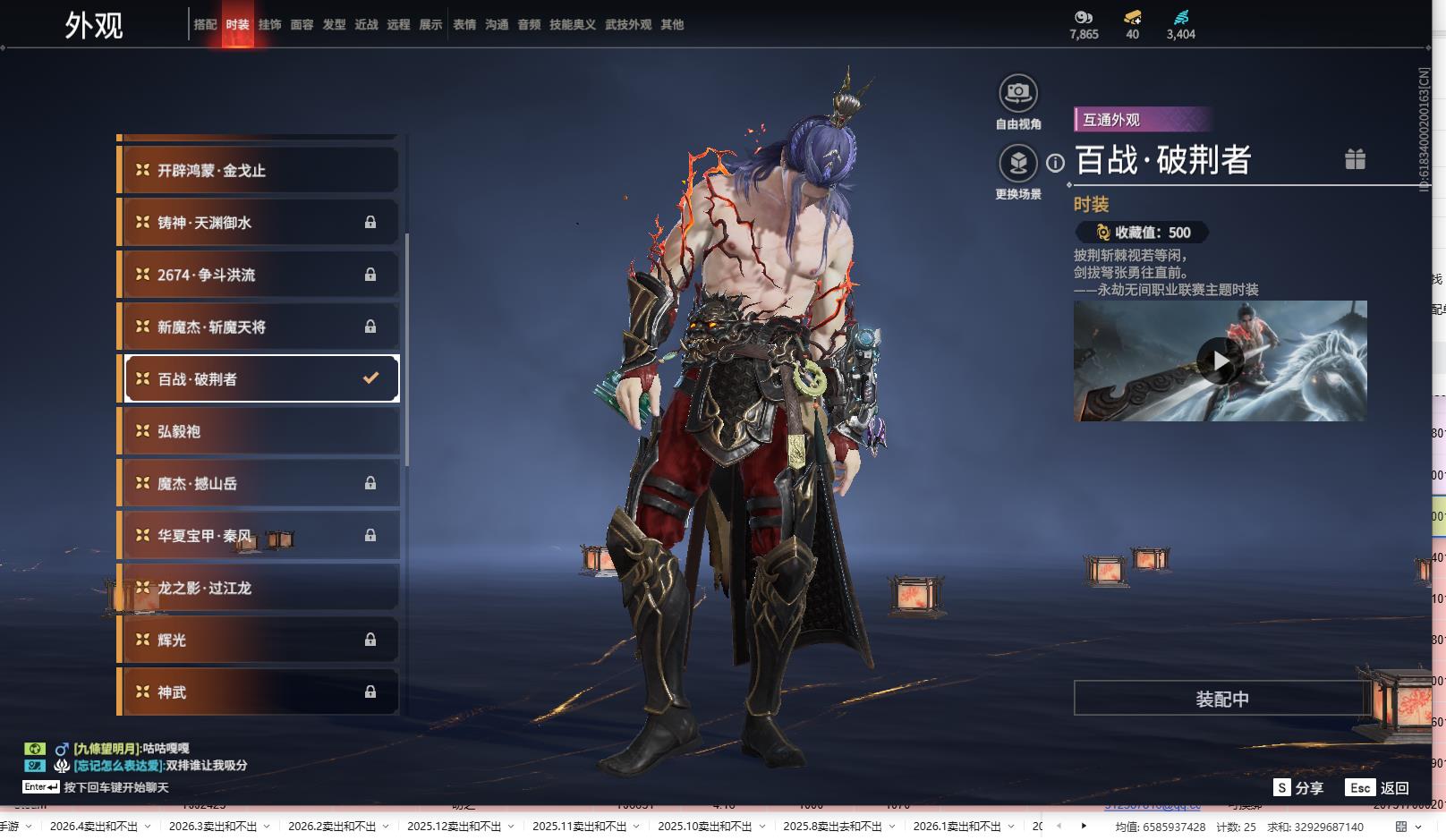The height and width of the screenshot is (840, 1446).
Task: Switch to the 发型 tab
Action: 334,25
